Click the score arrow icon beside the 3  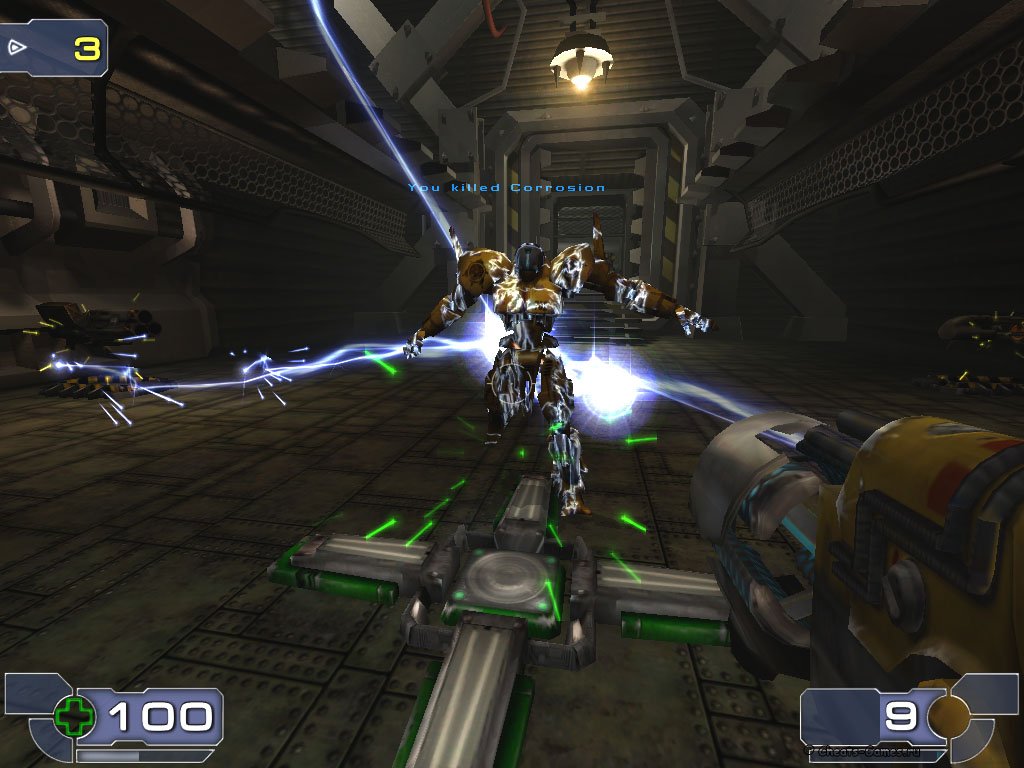(x=18, y=46)
